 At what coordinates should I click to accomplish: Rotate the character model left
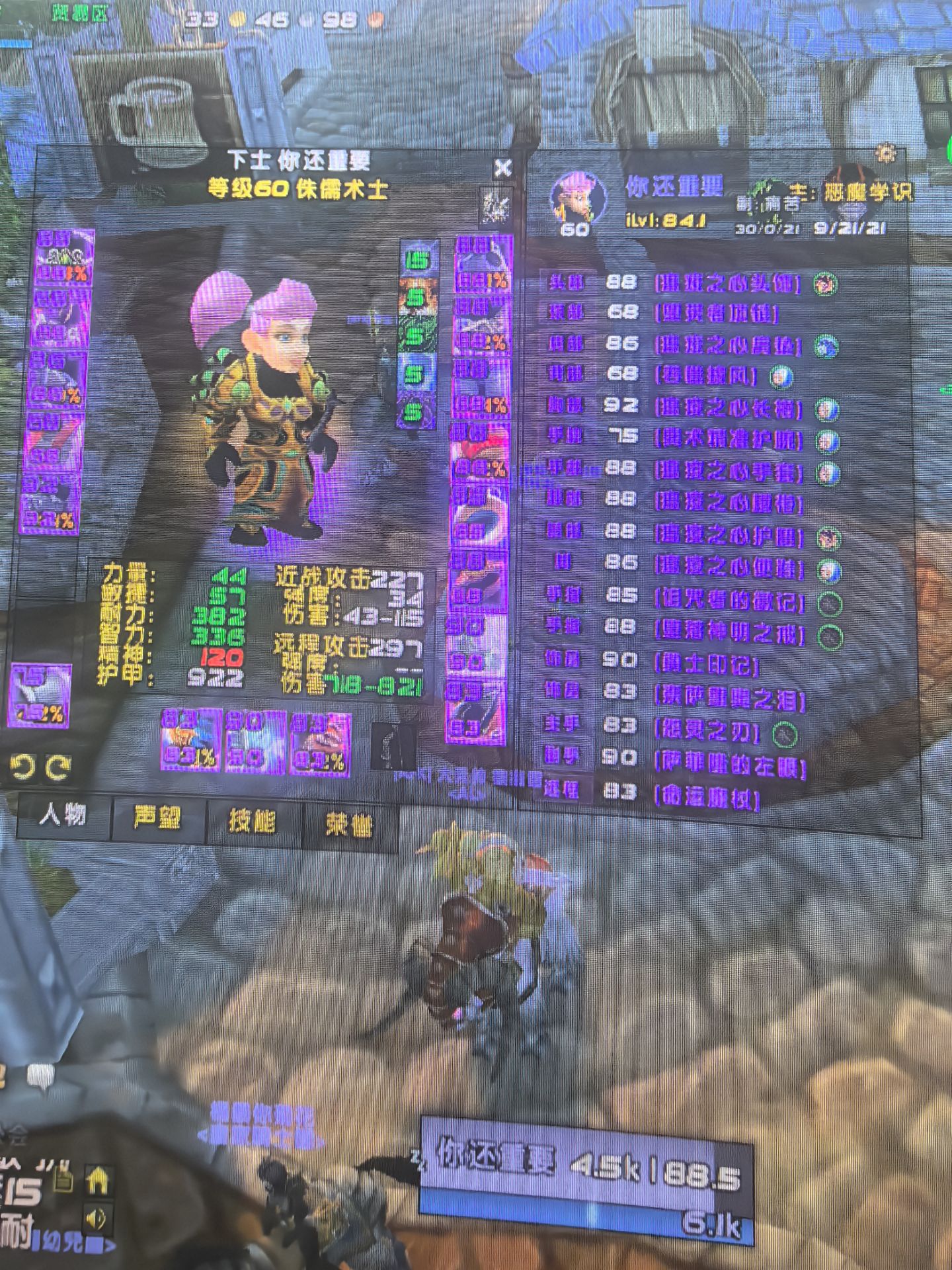(x=22, y=767)
